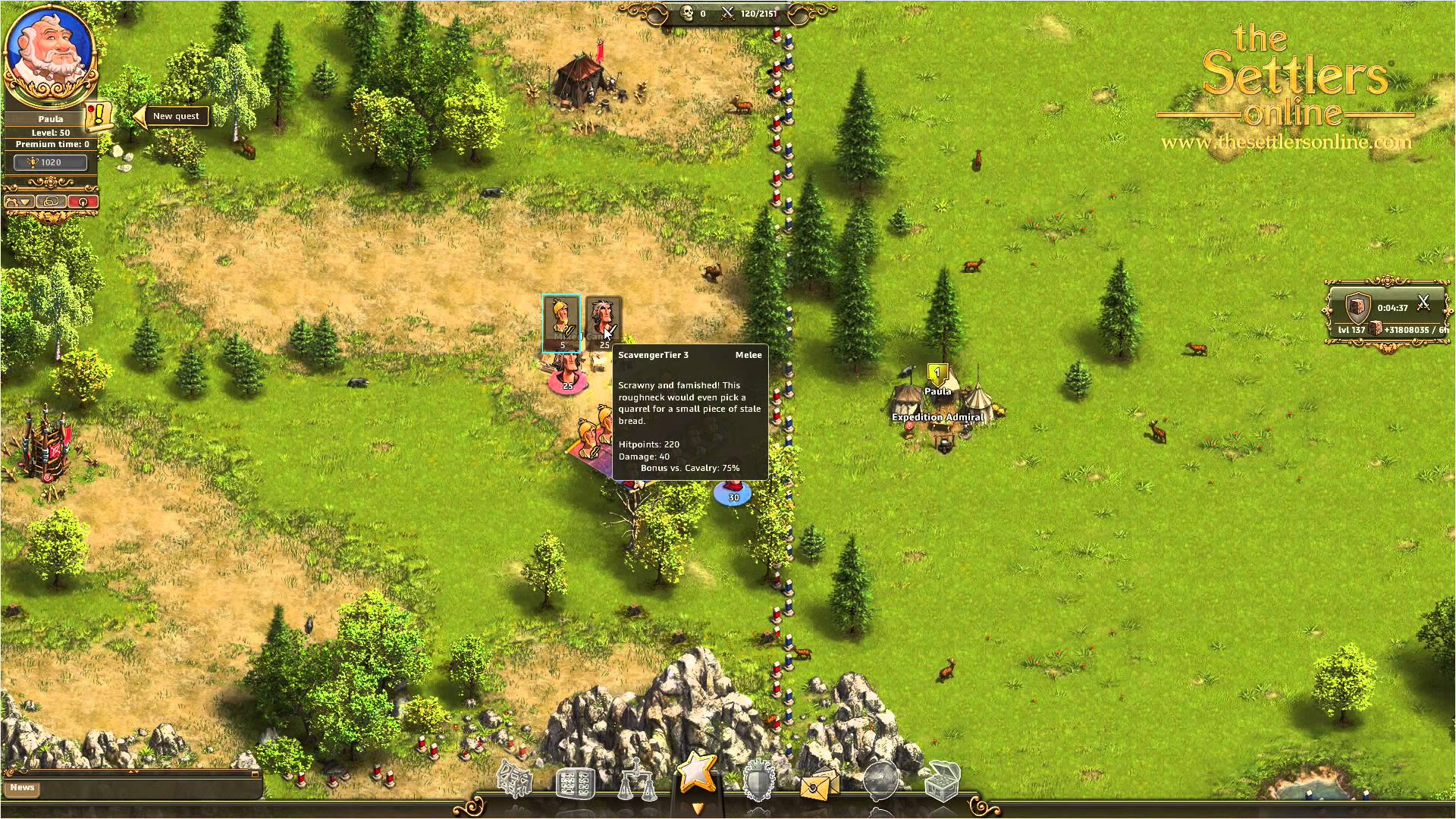Open the economy overview book
1456x819 pixels.
coord(576,783)
